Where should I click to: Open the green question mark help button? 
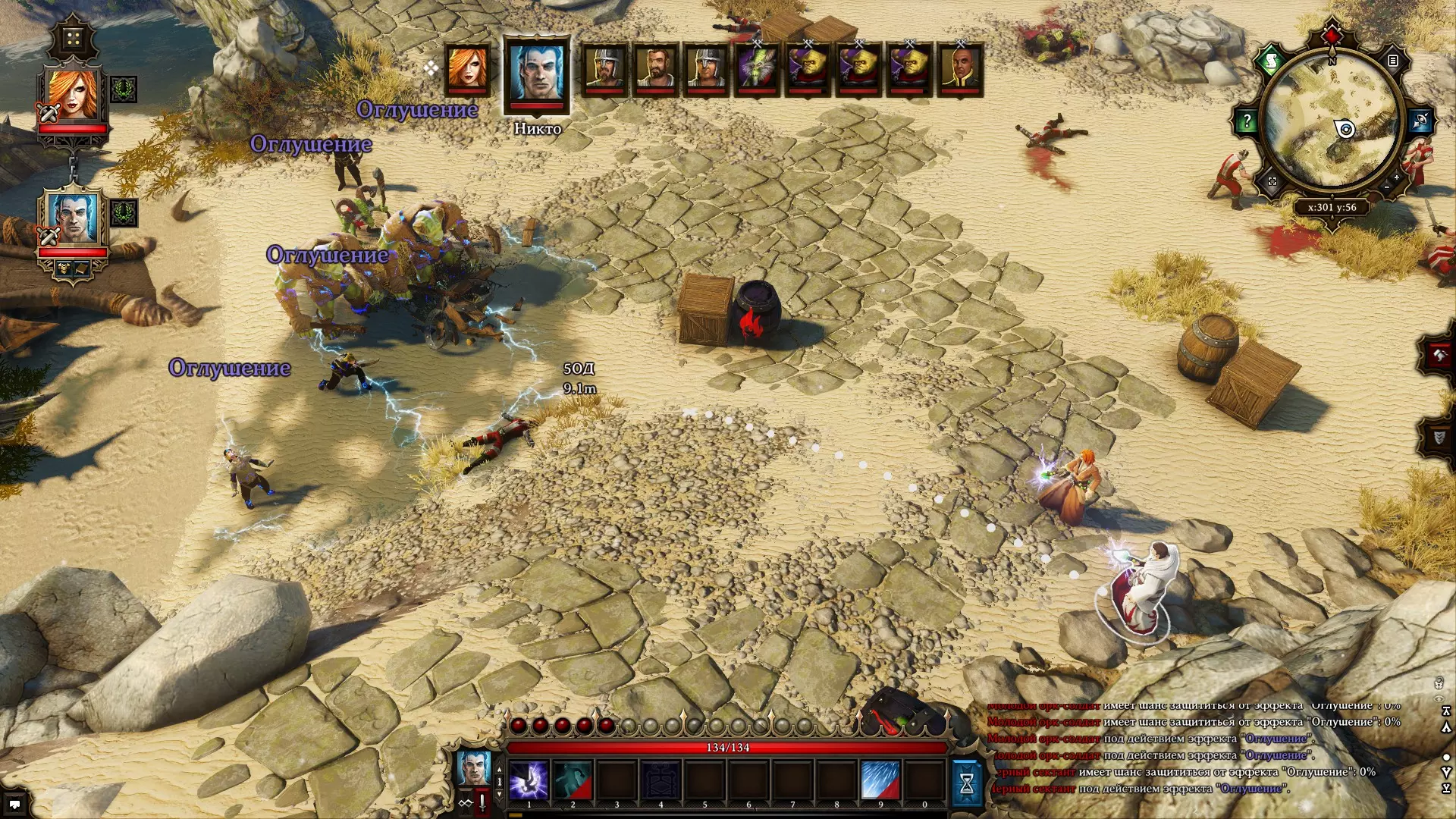coord(1247,121)
